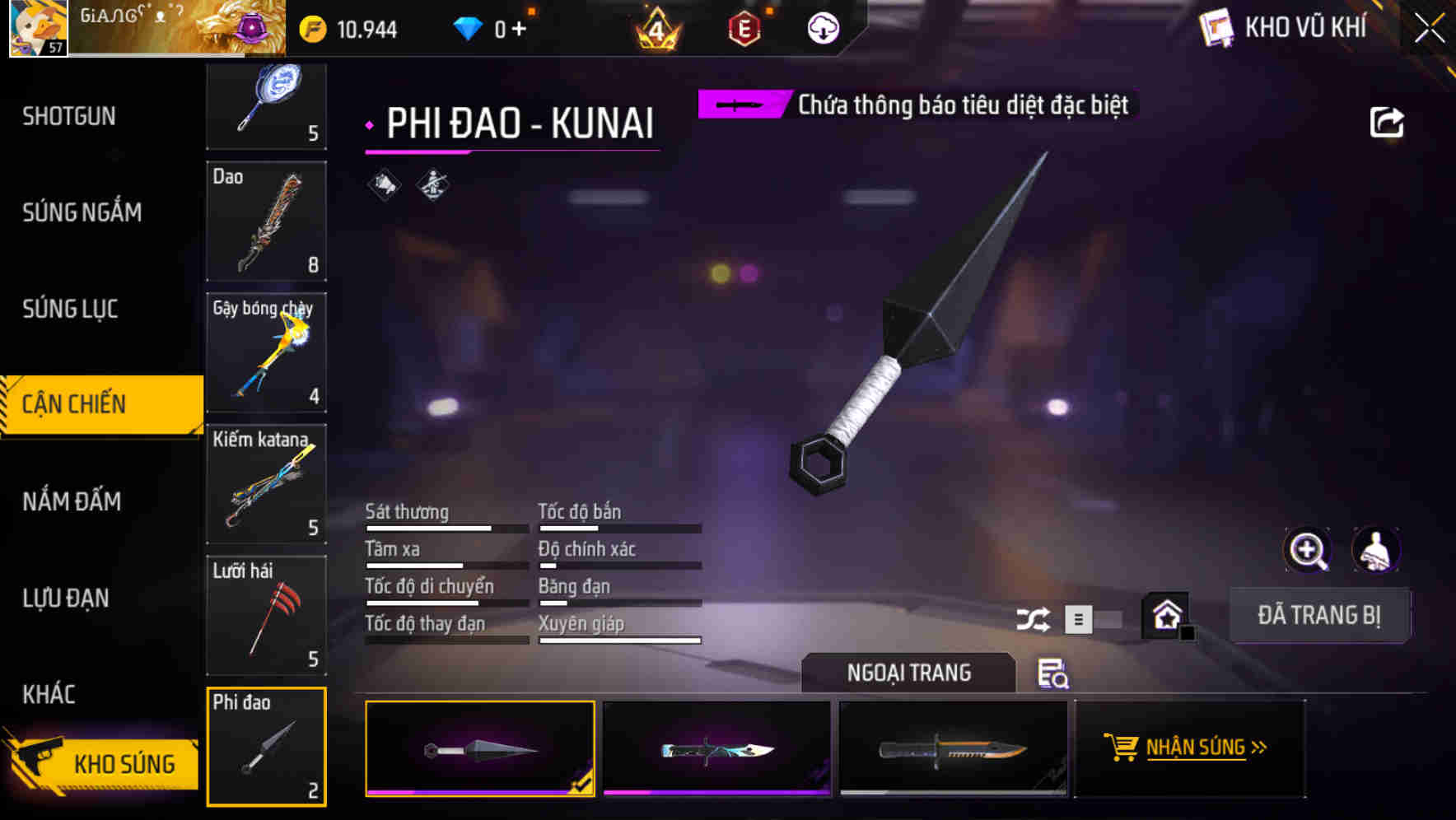Open the skin search icon next to NGOẠI TRANG

[x=1053, y=675]
